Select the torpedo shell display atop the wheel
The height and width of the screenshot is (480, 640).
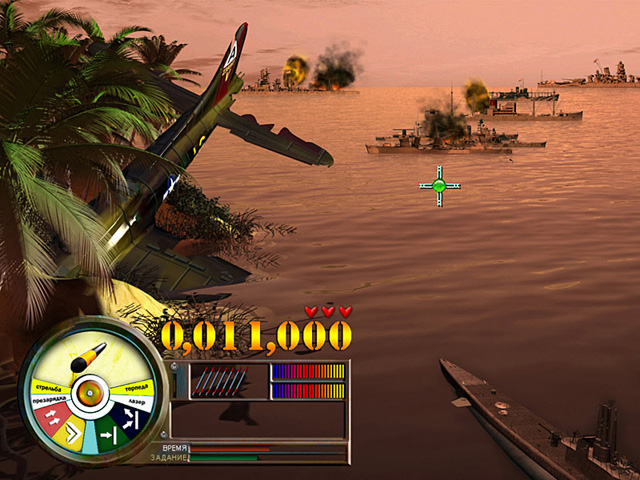(87, 356)
